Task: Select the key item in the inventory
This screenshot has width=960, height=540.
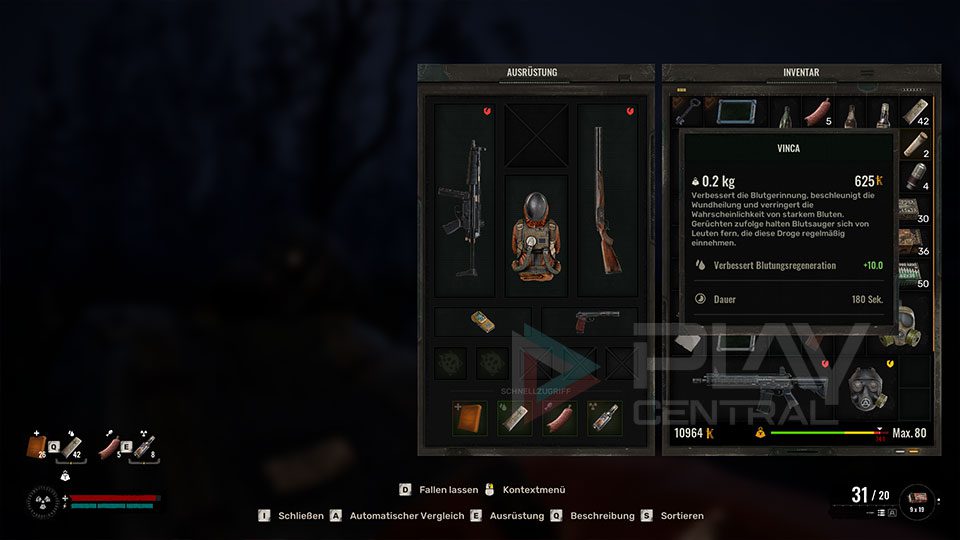Action: coord(688,112)
